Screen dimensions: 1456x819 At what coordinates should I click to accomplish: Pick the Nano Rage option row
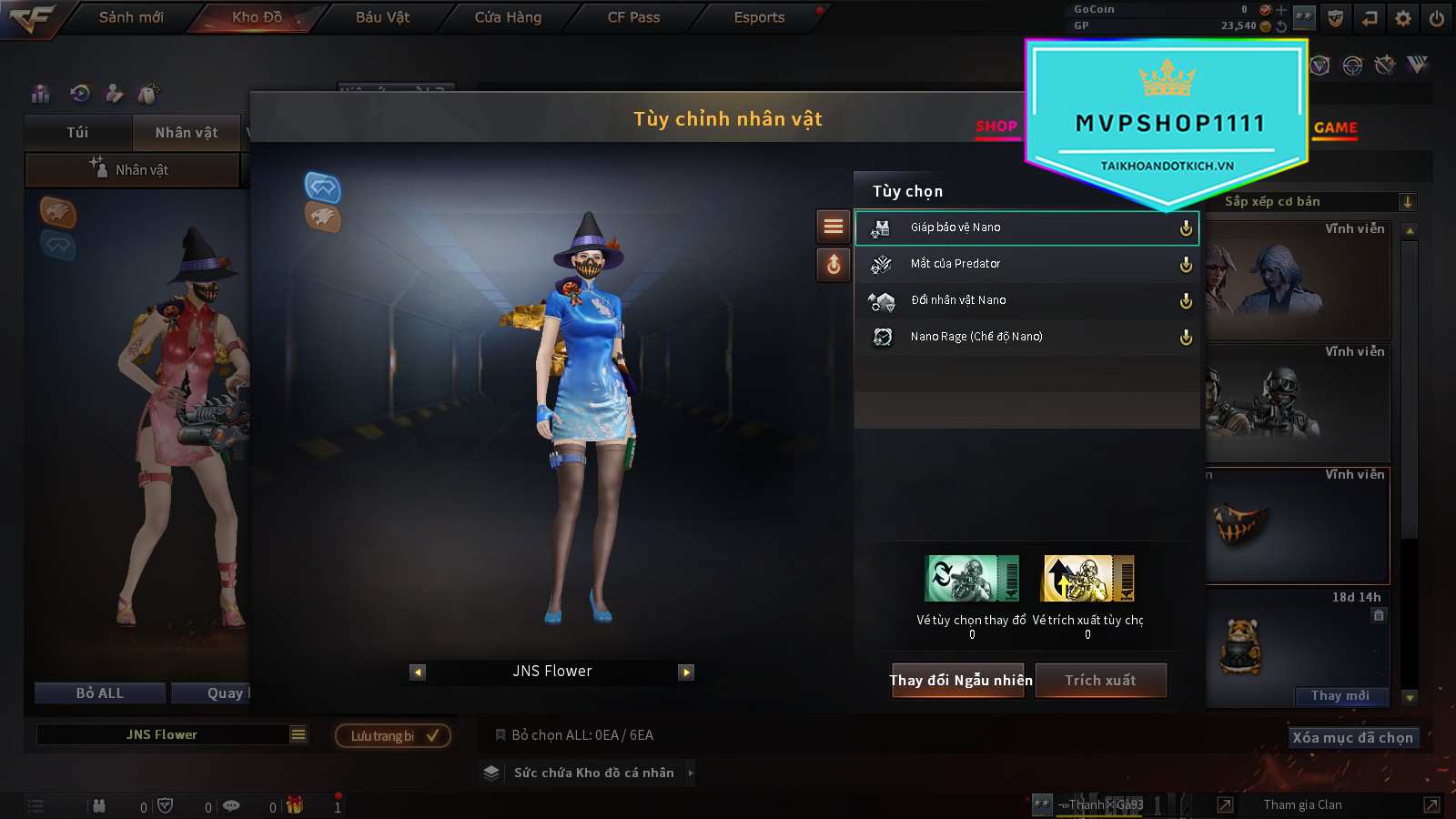[x=1026, y=337]
